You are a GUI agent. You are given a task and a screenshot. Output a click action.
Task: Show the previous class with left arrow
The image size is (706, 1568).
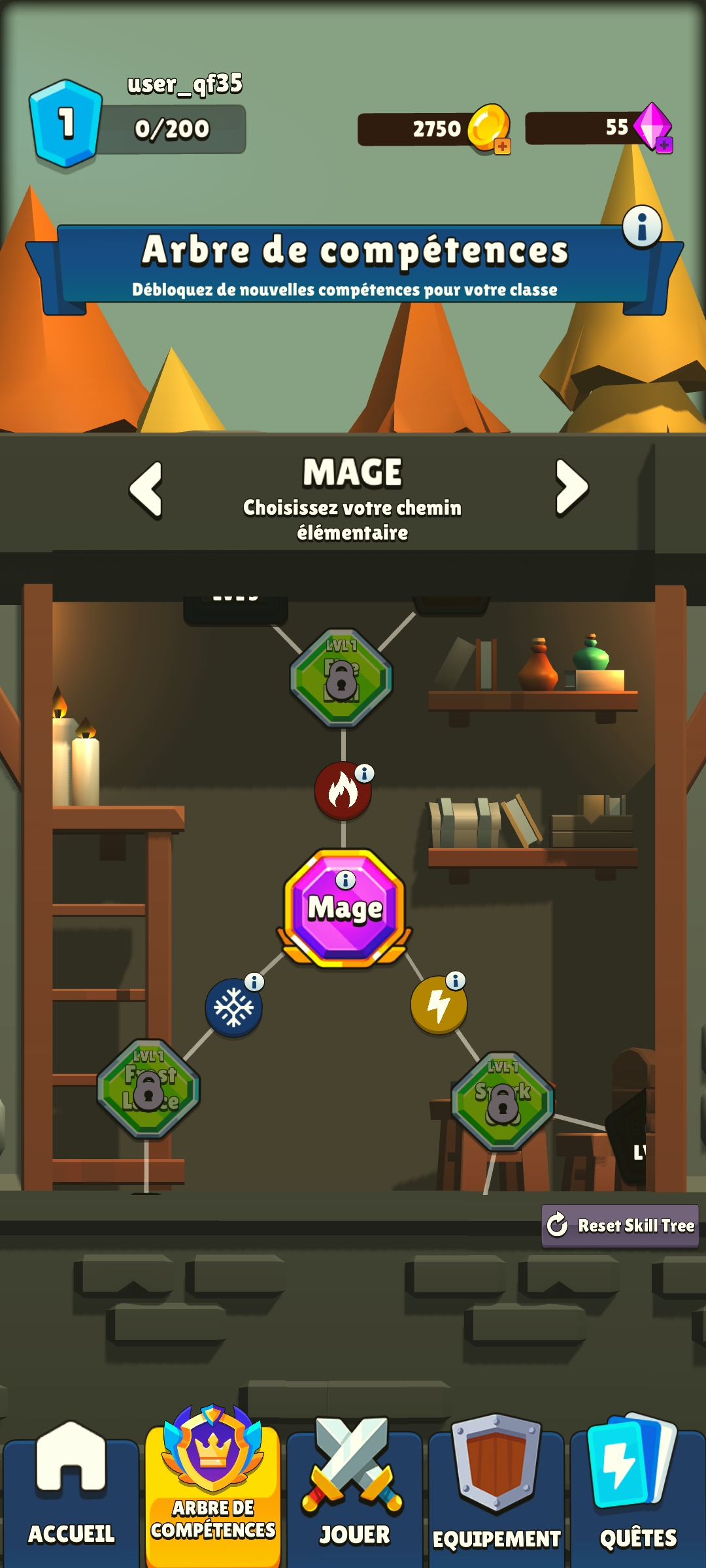click(x=146, y=489)
